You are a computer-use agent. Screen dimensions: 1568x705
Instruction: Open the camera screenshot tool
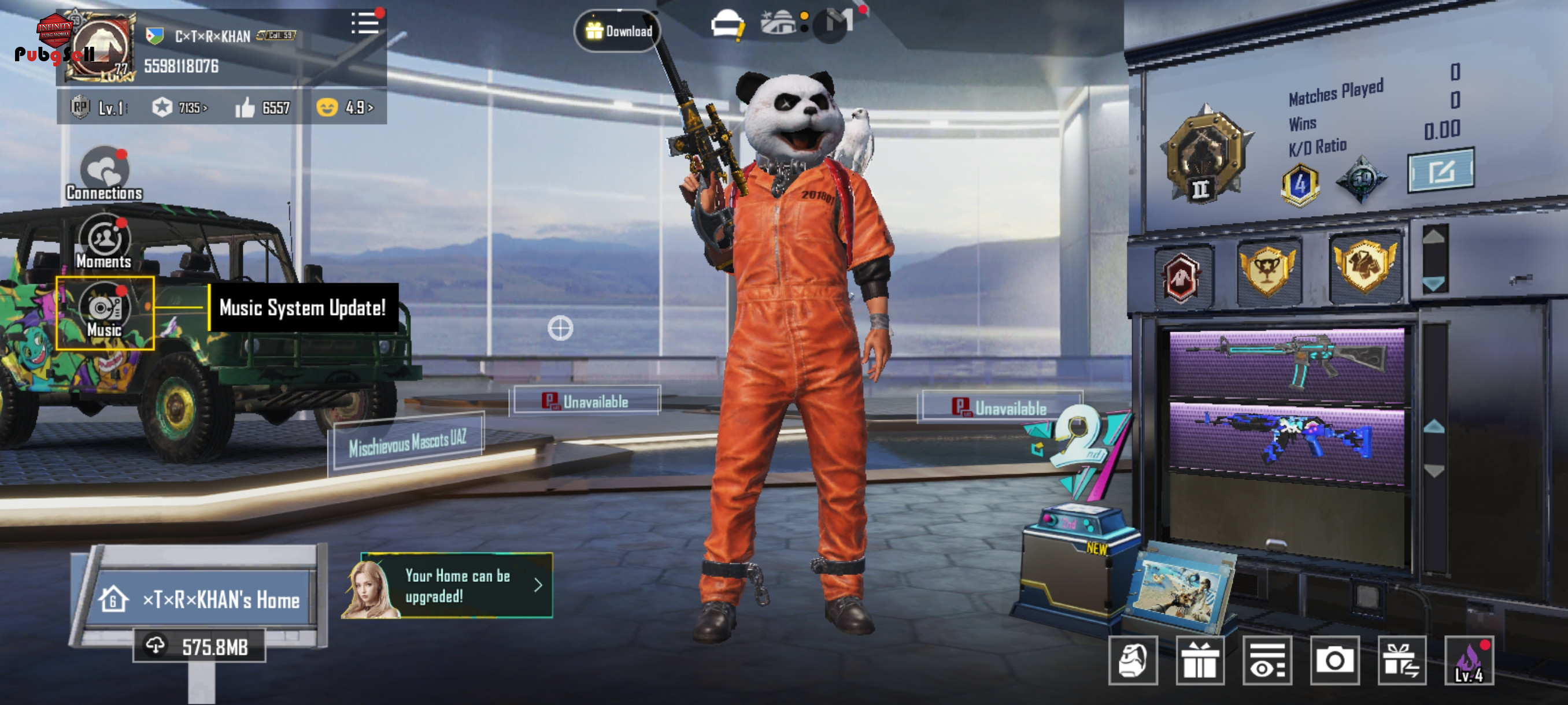[1334, 661]
